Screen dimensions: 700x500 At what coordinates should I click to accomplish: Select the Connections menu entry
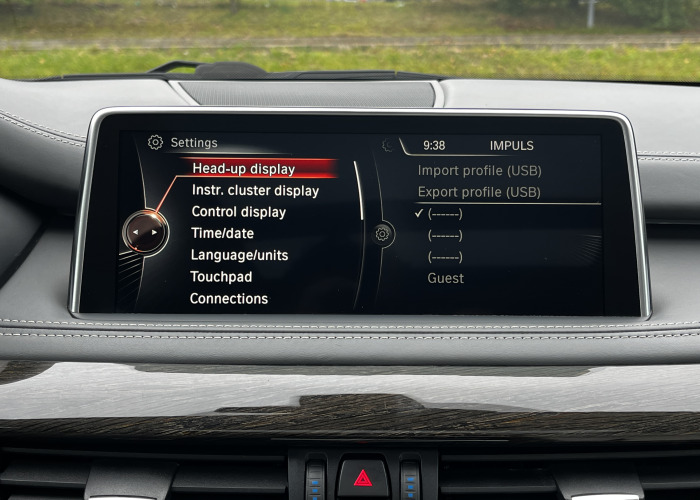[x=229, y=298]
